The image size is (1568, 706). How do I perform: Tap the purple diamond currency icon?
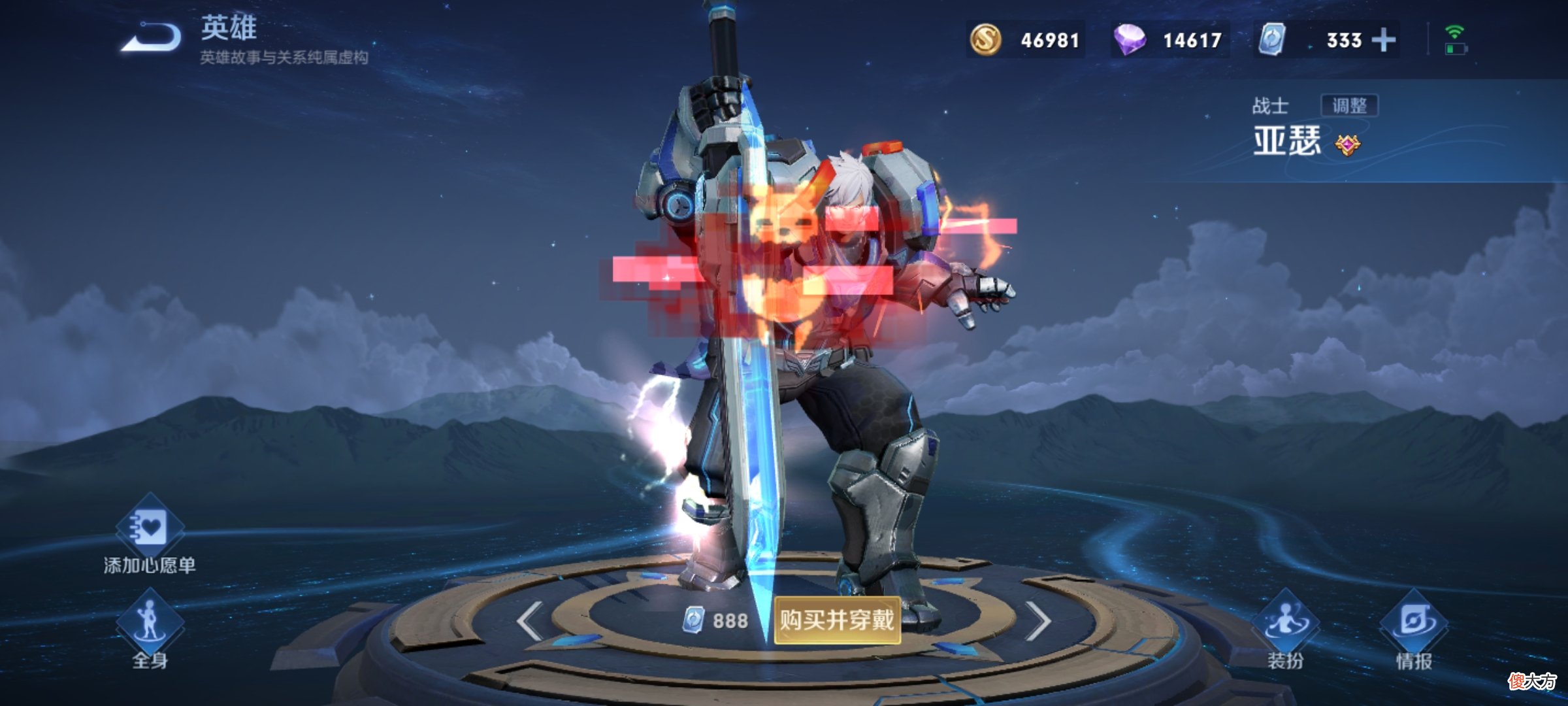[x=1130, y=40]
